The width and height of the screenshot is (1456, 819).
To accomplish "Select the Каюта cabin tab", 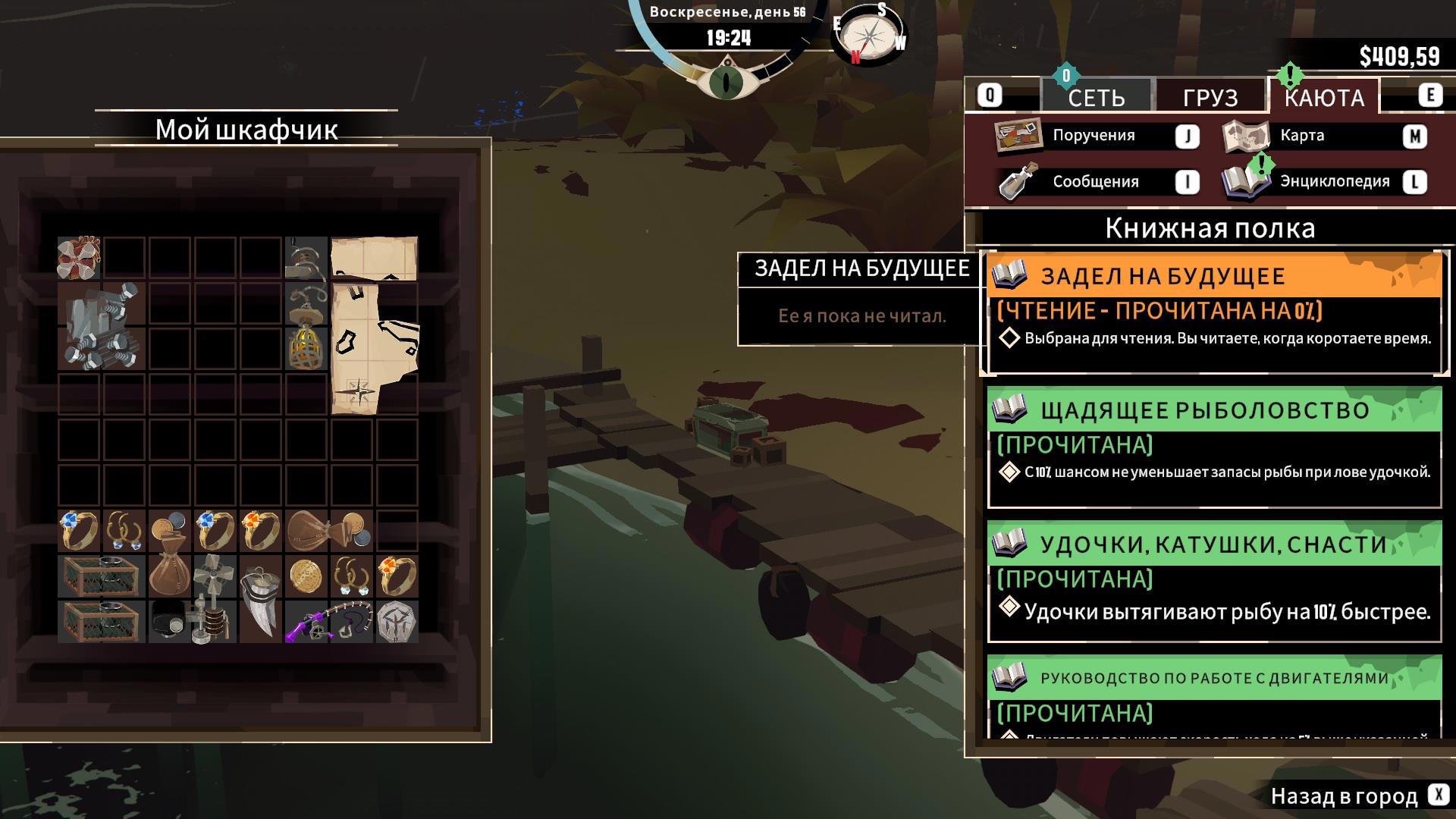I will 1324,97.
